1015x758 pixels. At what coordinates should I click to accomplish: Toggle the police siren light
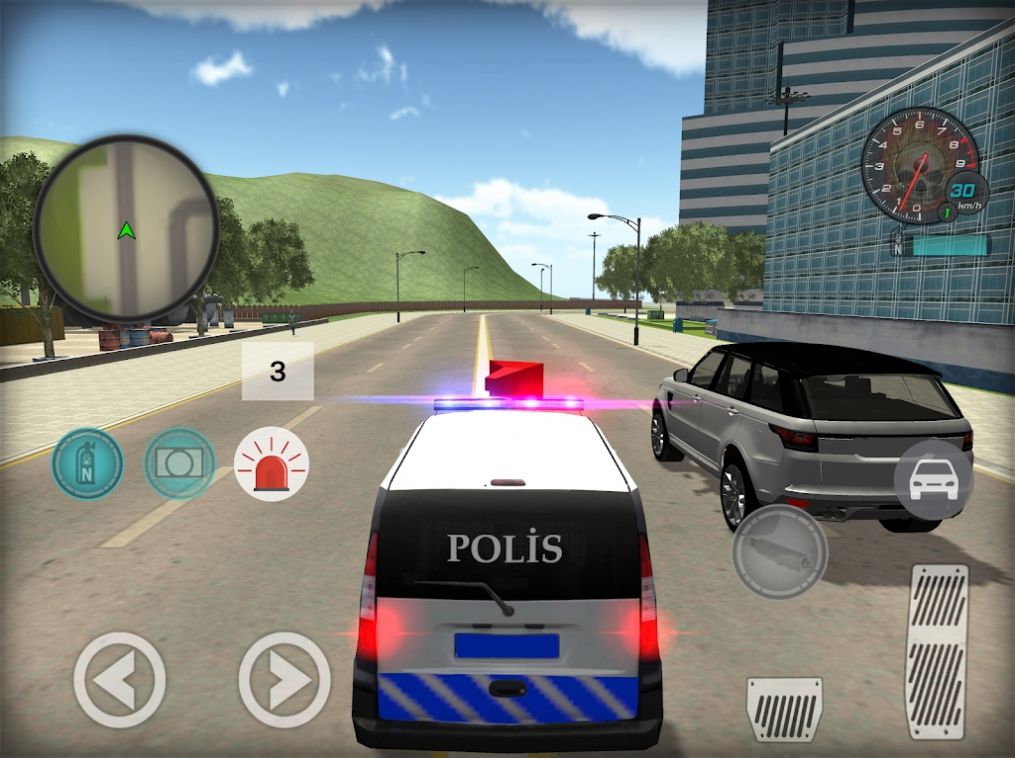(271, 464)
